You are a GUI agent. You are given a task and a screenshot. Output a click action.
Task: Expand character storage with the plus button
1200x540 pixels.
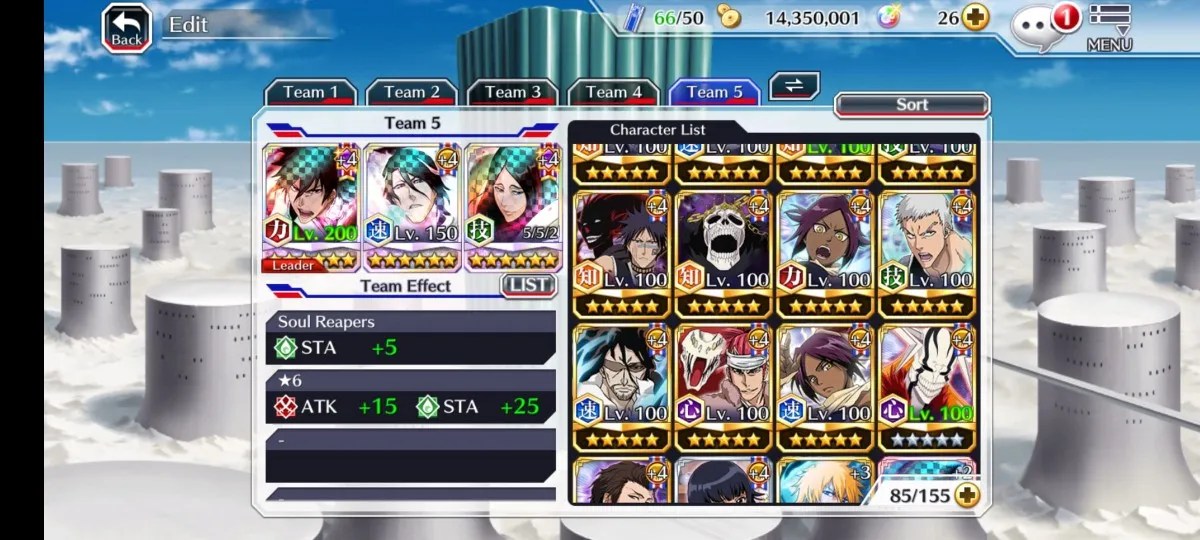pyautogui.click(x=966, y=495)
